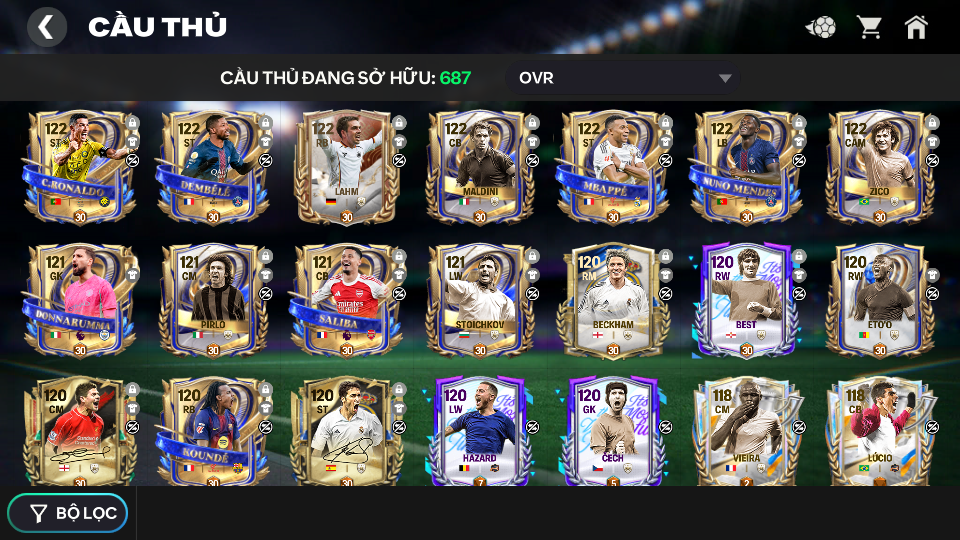Choose the Nuno Mendes card

pyautogui.click(x=746, y=167)
